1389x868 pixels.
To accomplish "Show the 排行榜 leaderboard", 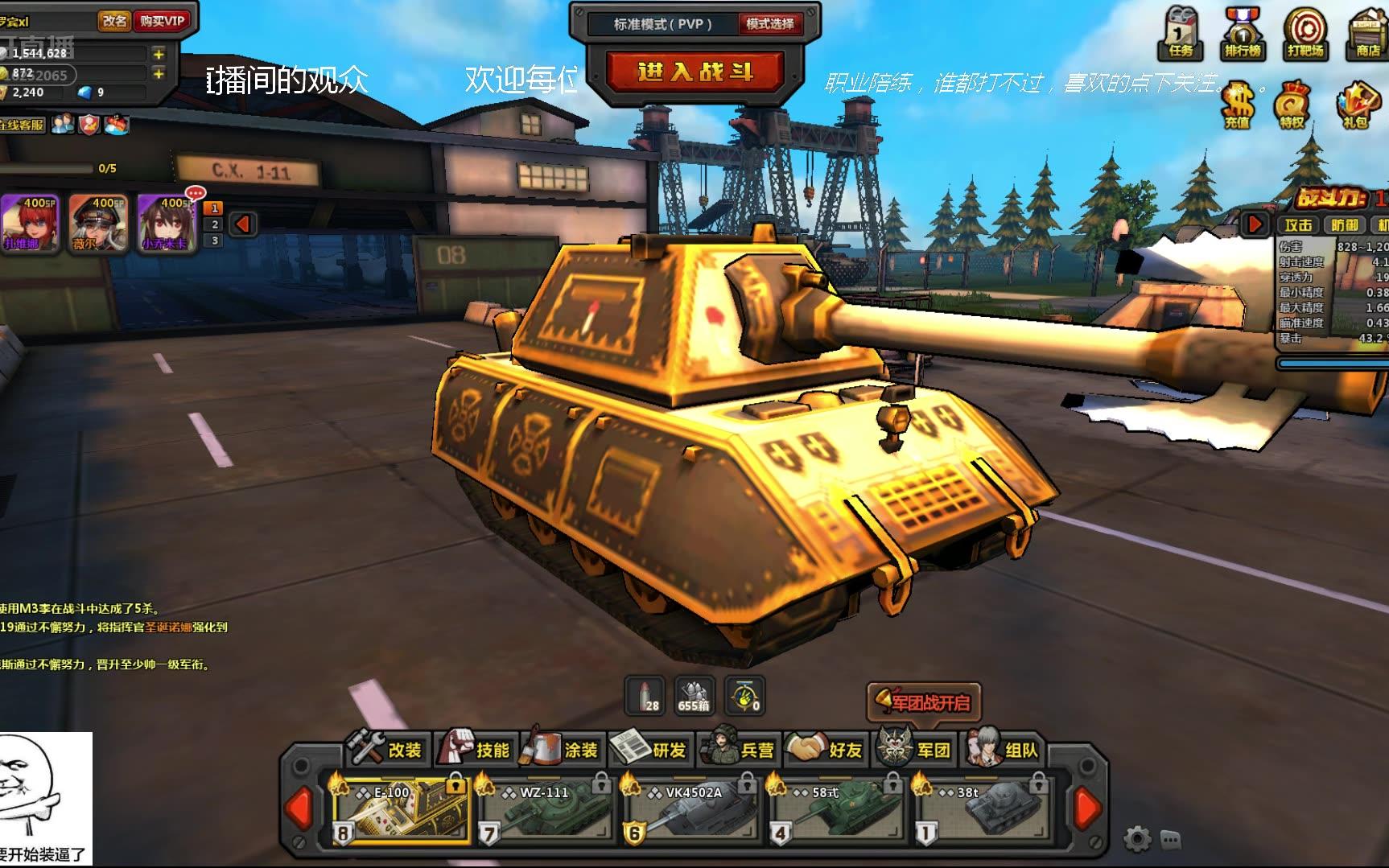I will (1243, 33).
